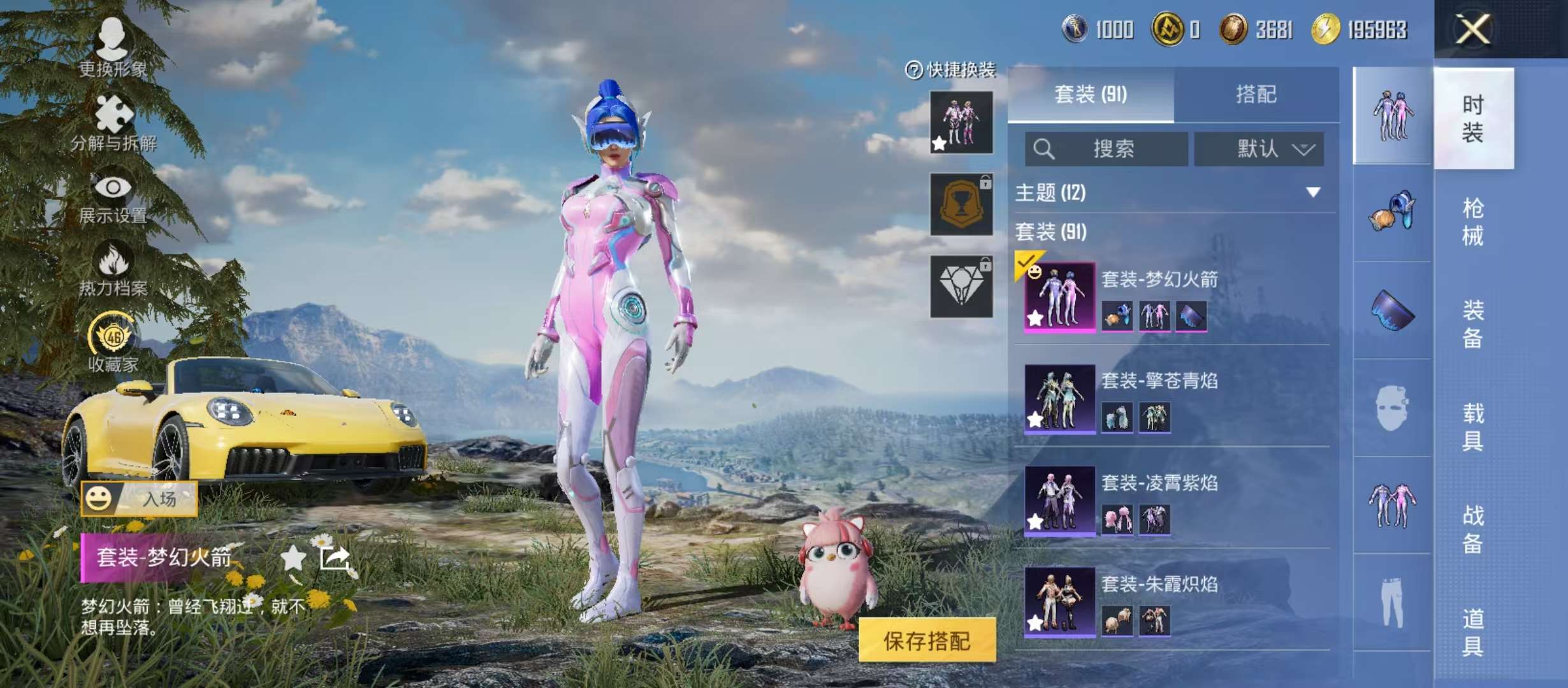This screenshot has width=1568, height=688.
Task: Share the outfit with the arrow icon
Action: (x=335, y=558)
